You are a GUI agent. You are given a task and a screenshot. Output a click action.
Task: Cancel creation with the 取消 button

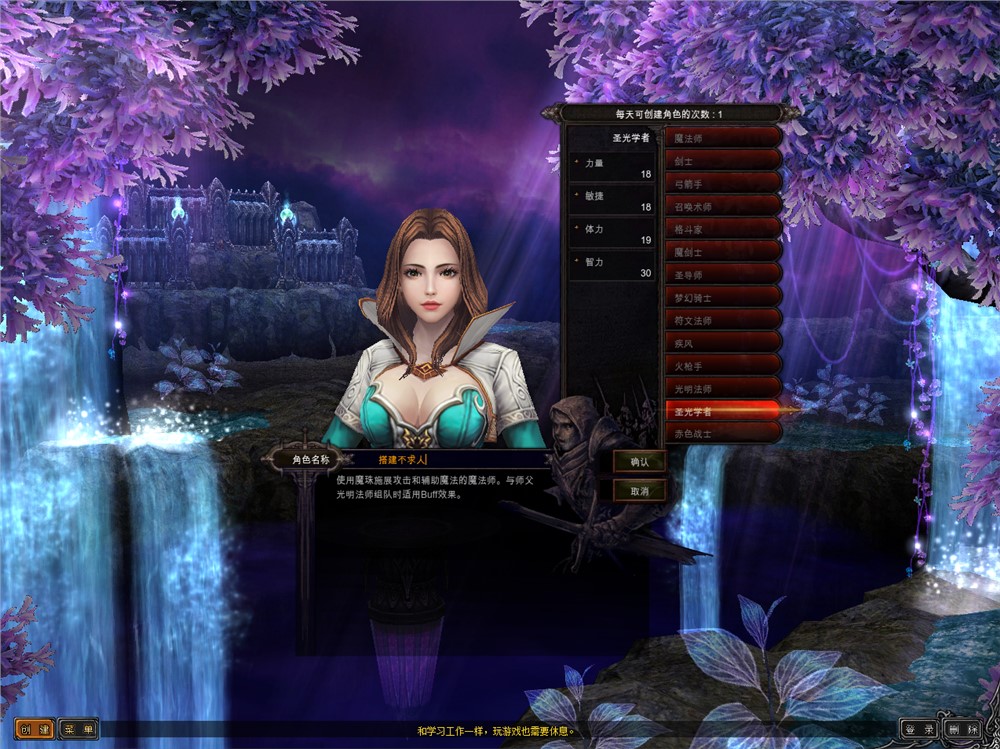(639, 491)
